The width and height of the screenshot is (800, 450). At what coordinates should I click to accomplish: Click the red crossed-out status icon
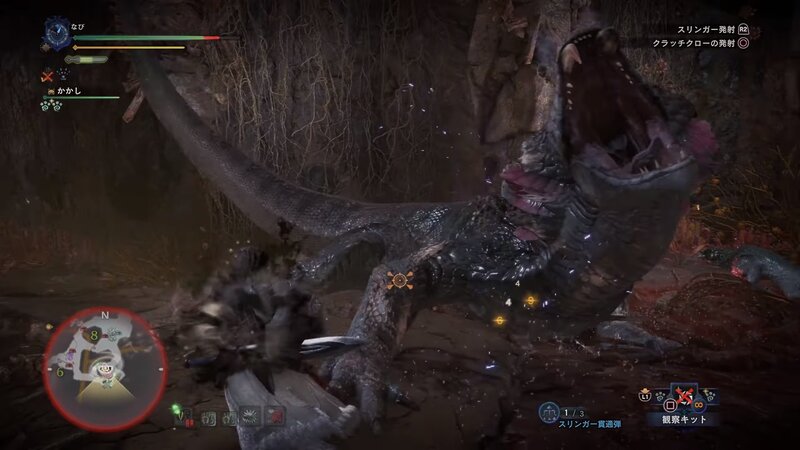(x=46, y=75)
